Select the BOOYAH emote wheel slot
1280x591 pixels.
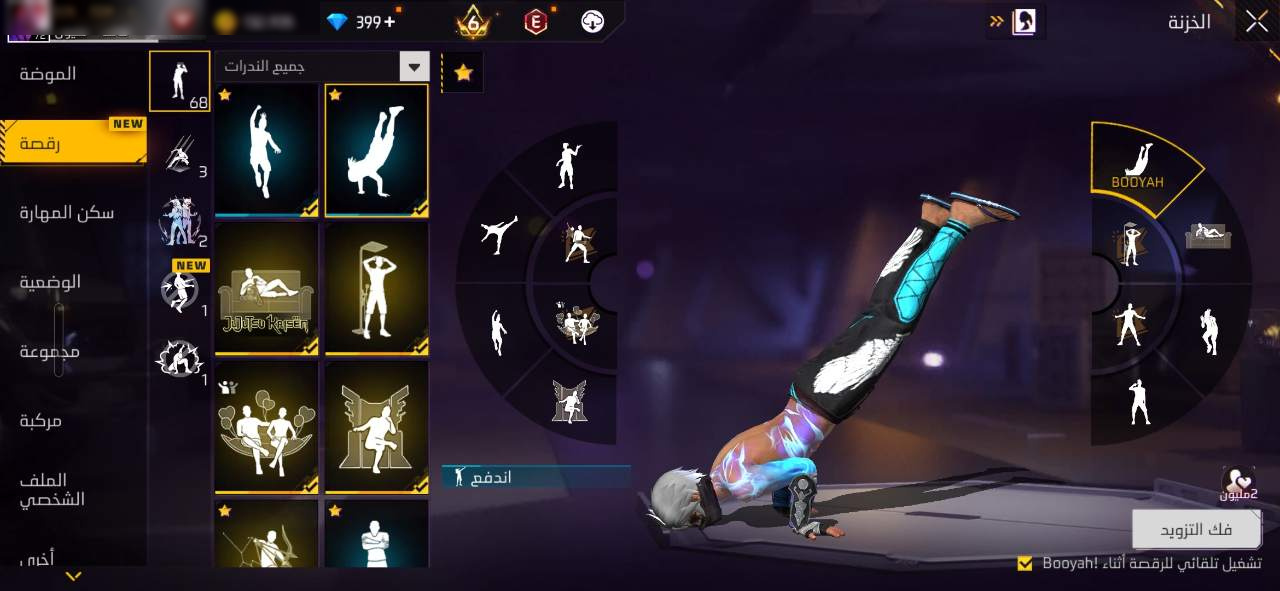click(1141, 165)
